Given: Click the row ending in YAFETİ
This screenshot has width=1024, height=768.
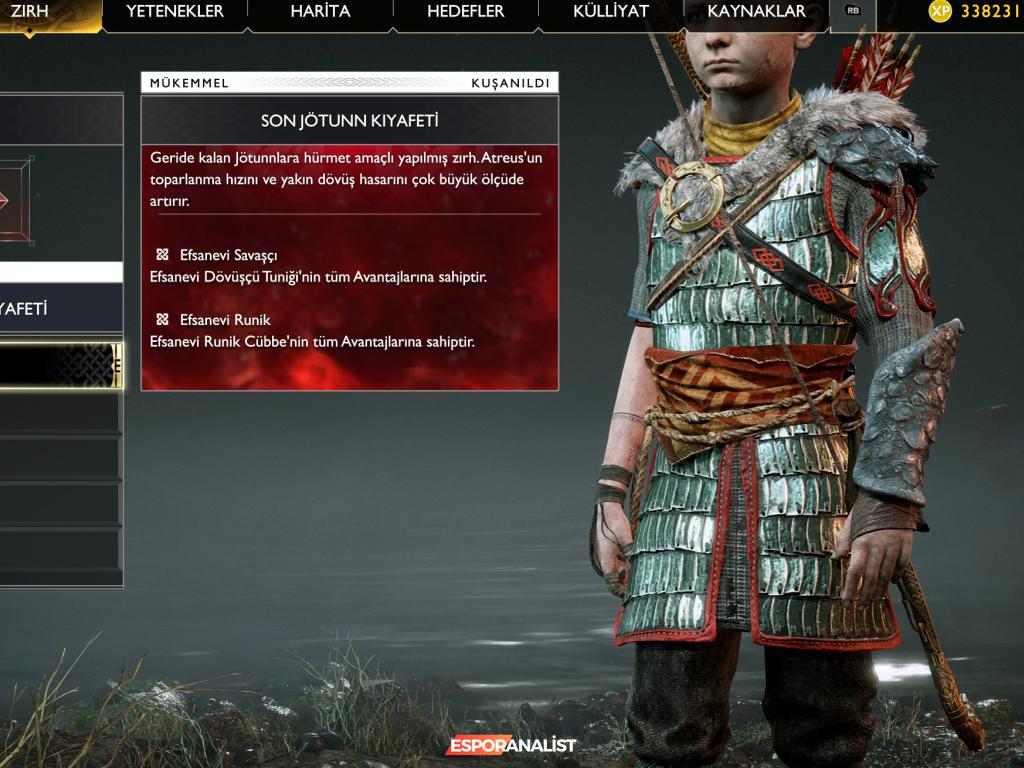Looking at the screenshot, I should [60, 309].
